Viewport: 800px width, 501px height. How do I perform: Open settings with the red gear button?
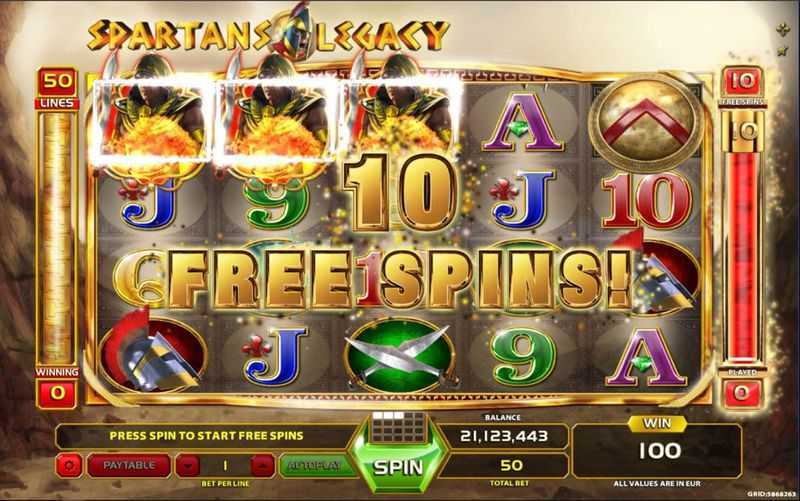[69, 465]
